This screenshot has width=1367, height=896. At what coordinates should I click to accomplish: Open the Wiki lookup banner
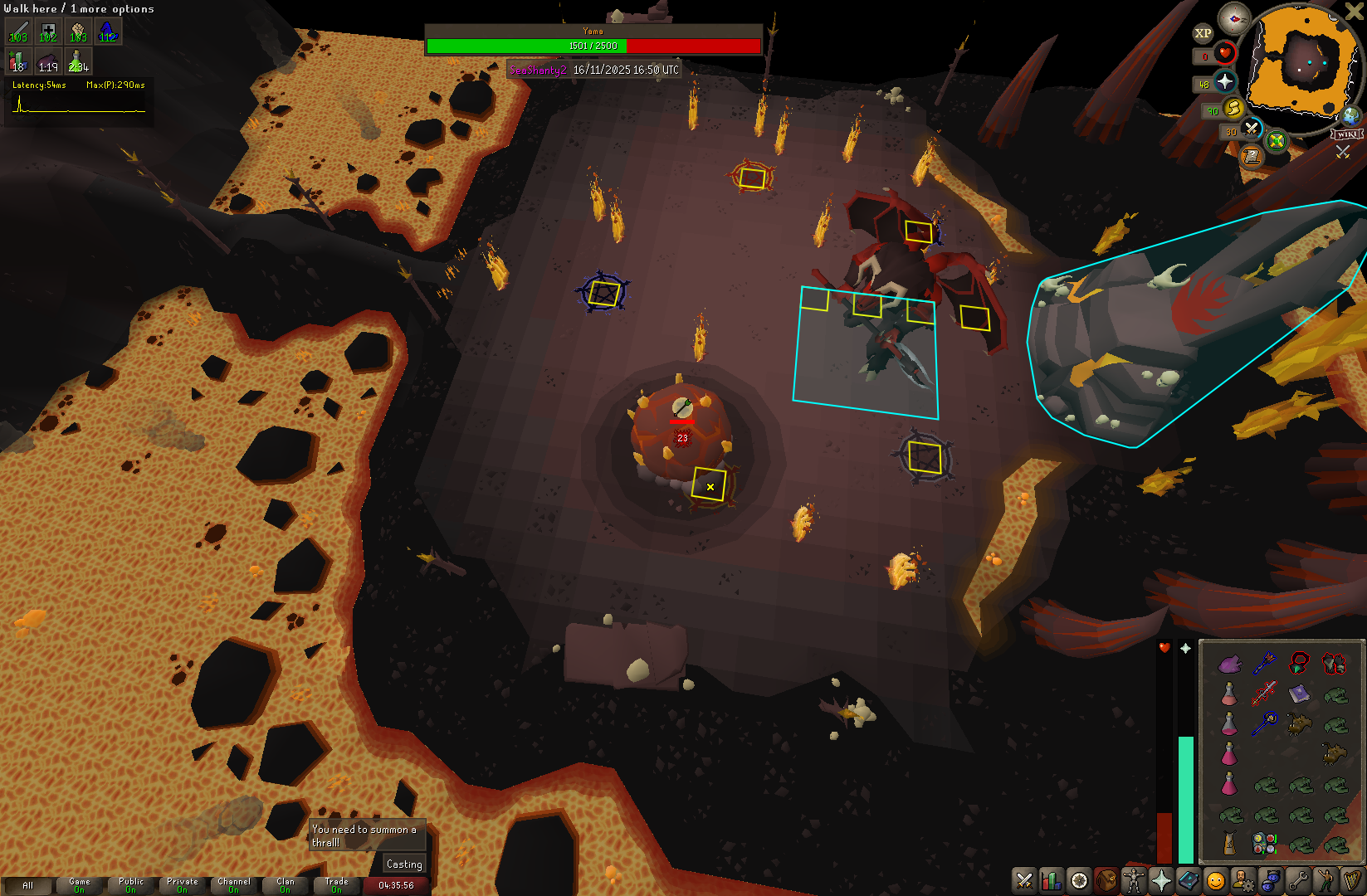click(1346, 134)
